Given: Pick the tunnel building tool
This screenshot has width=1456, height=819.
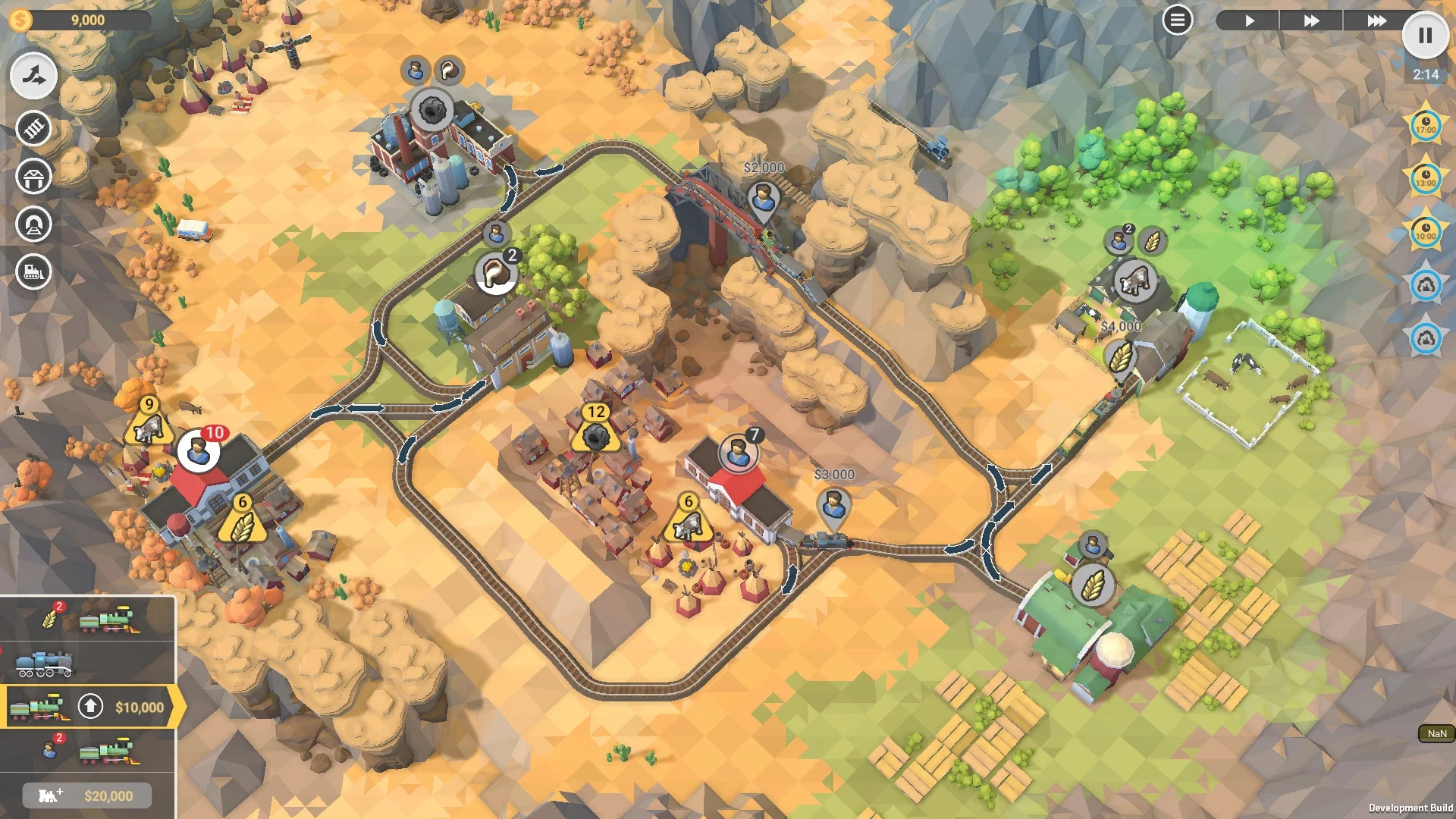Looking at the screenshot, I should (x=33, y=224).
